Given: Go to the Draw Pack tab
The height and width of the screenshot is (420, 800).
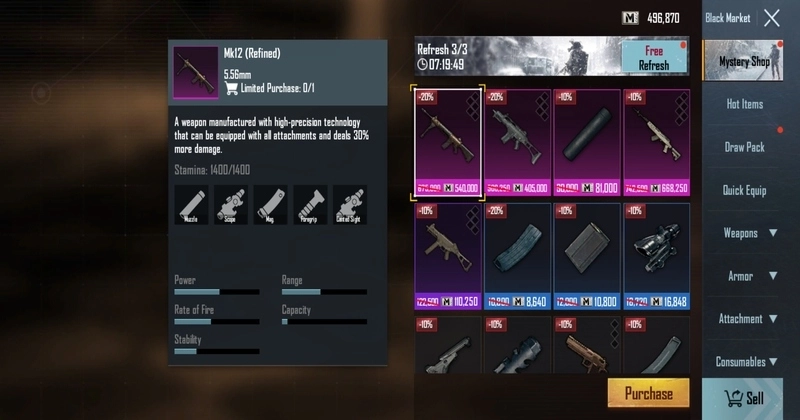Looking at the screenshot, I should [x=743, y=147].
